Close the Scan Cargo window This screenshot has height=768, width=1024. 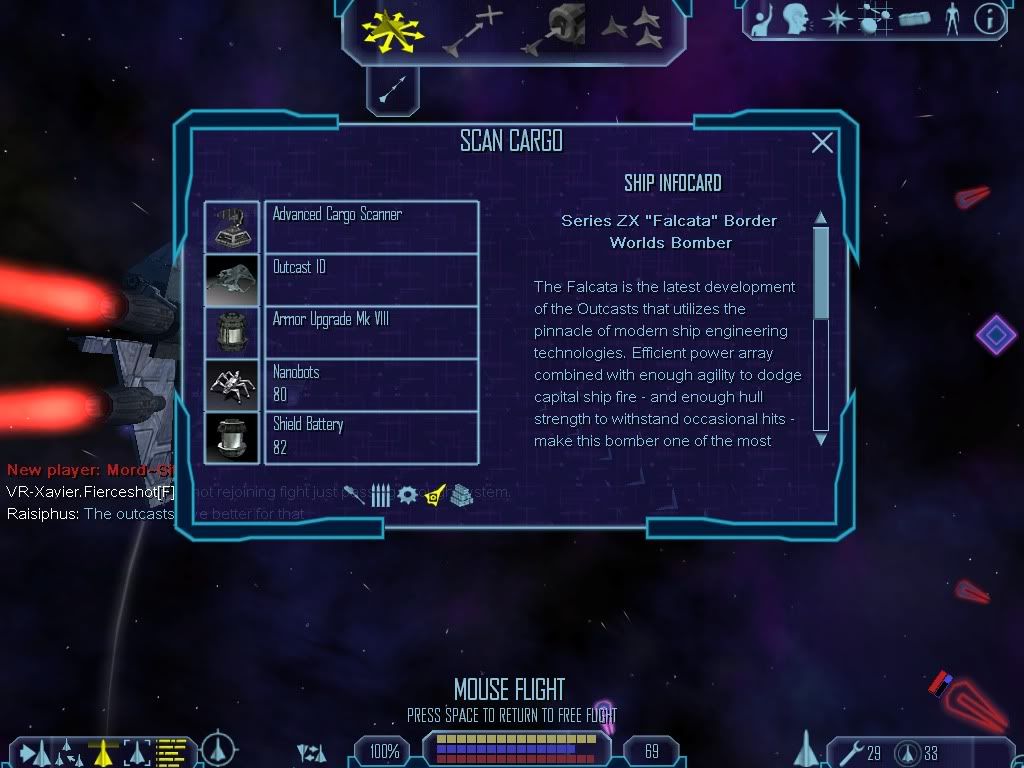click(822, 143)
